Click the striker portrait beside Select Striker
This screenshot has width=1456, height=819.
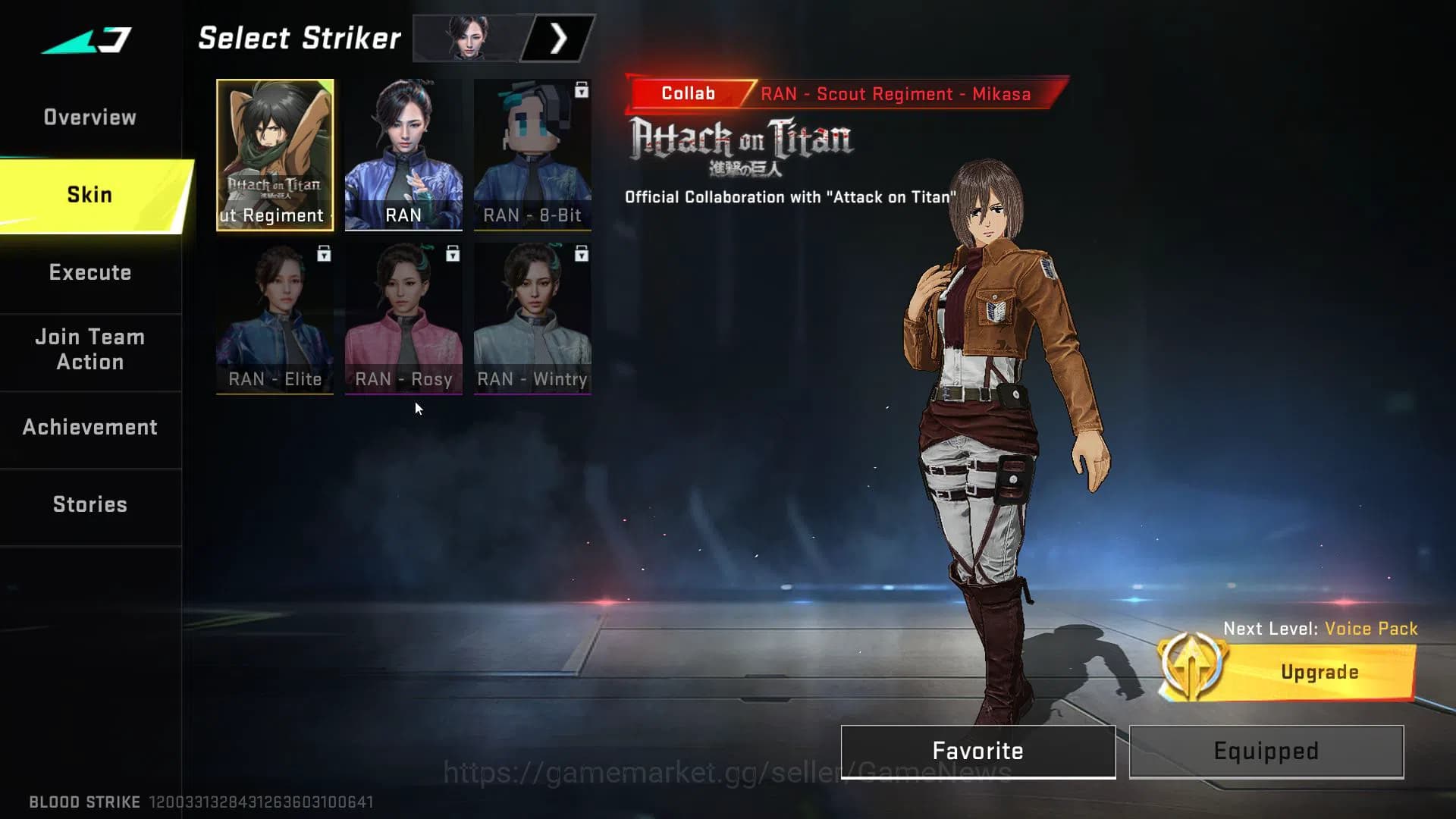(x=466, y=37)
